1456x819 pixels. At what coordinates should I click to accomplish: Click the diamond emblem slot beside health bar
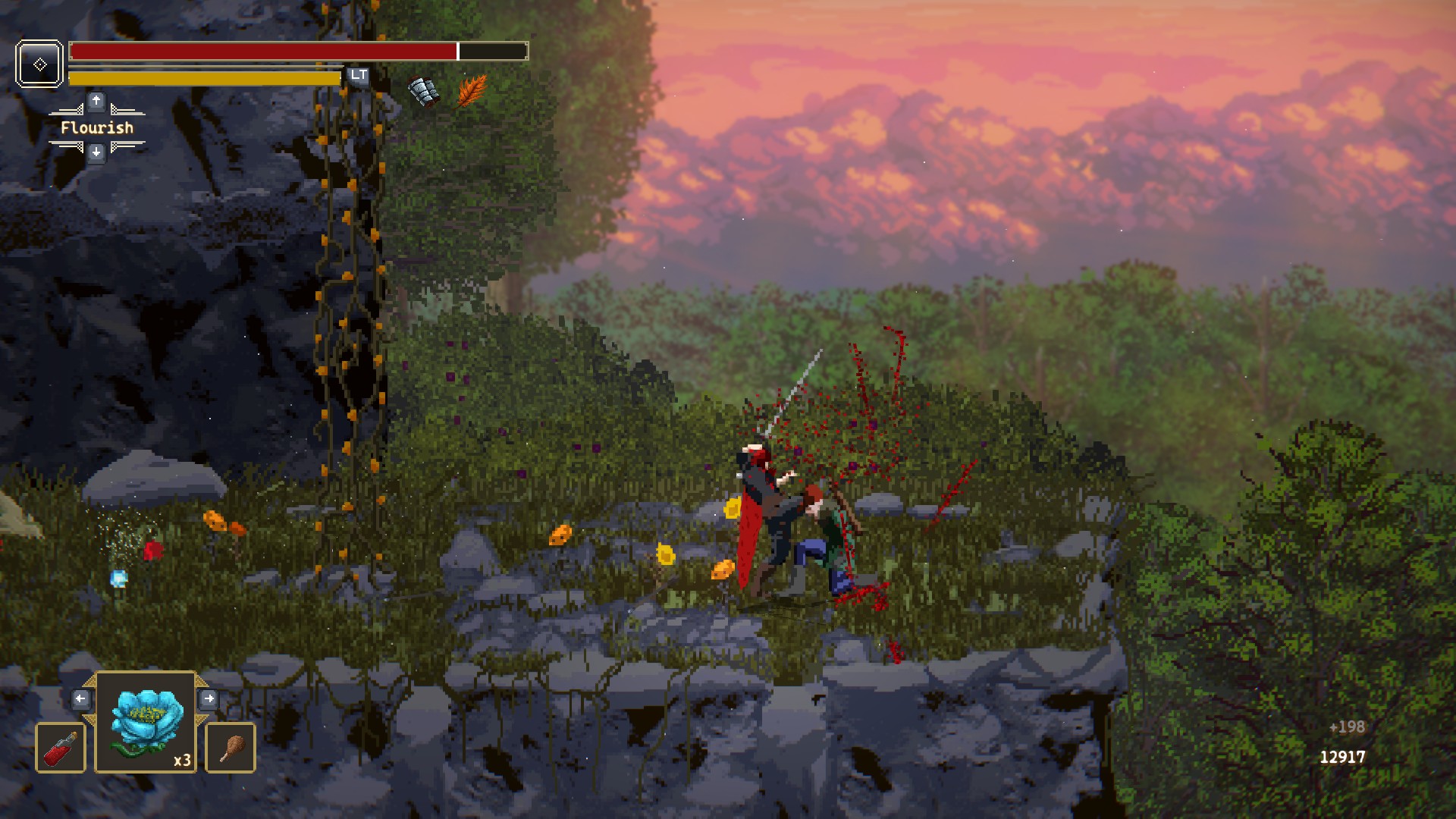coord(39,64)
